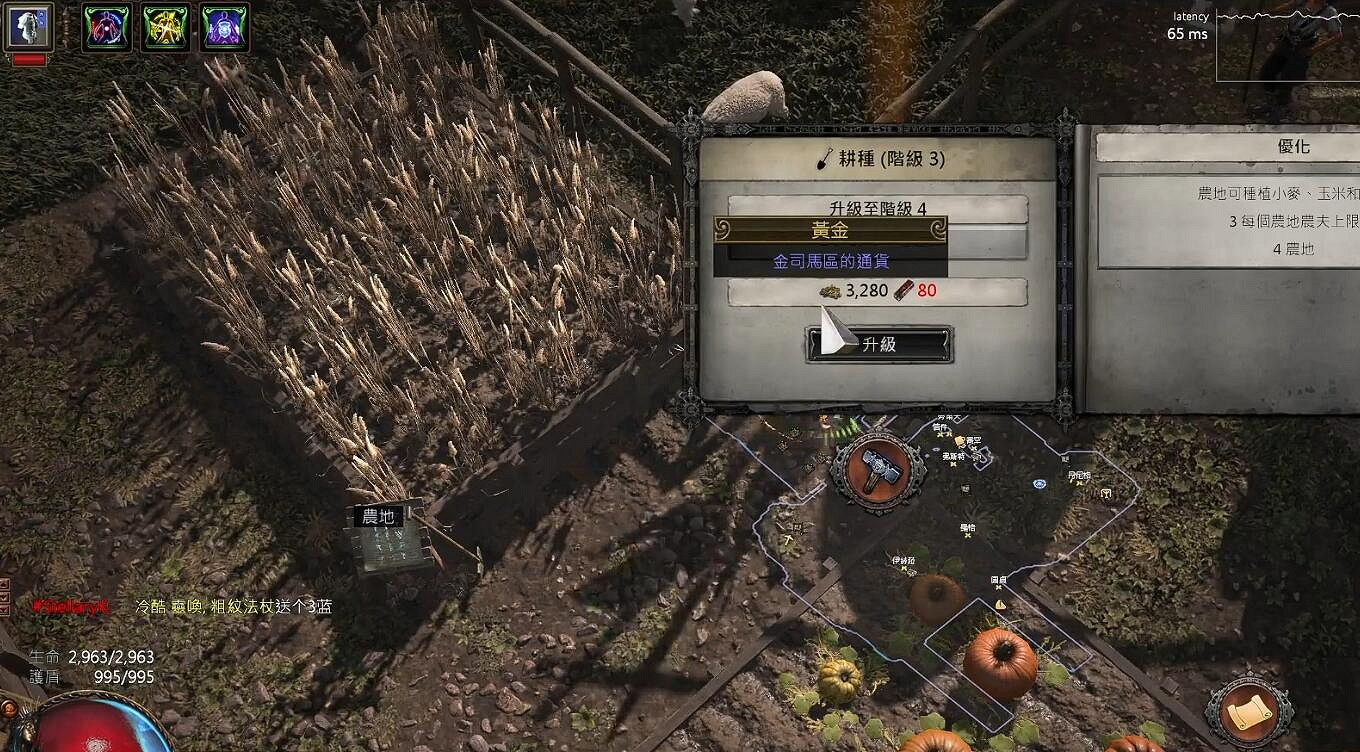Click the red health bar under the portrait
The image size is (1360, 752).
[x=28, y=57]
